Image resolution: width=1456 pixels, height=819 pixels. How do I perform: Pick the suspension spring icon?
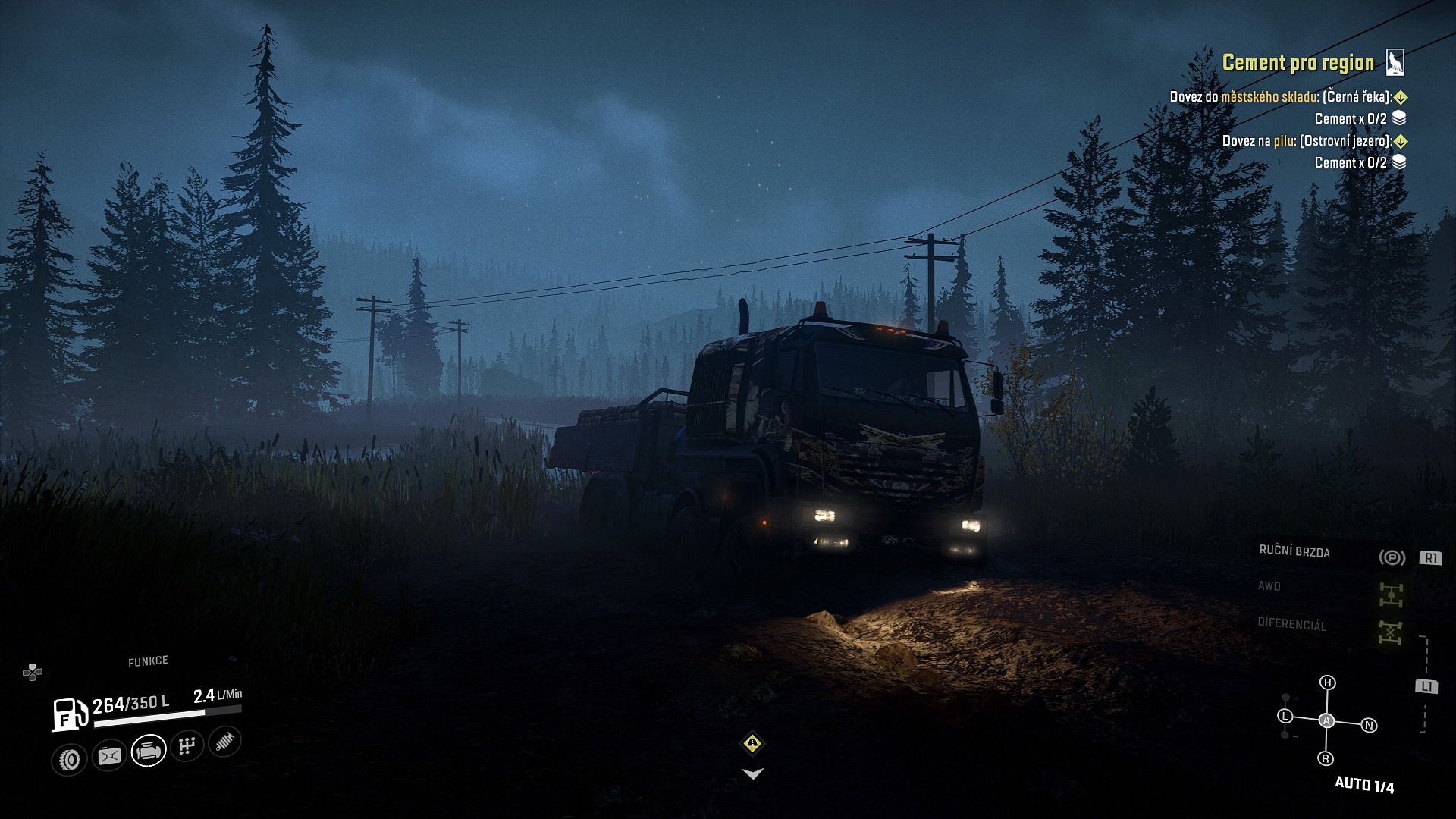pos(224,741)
